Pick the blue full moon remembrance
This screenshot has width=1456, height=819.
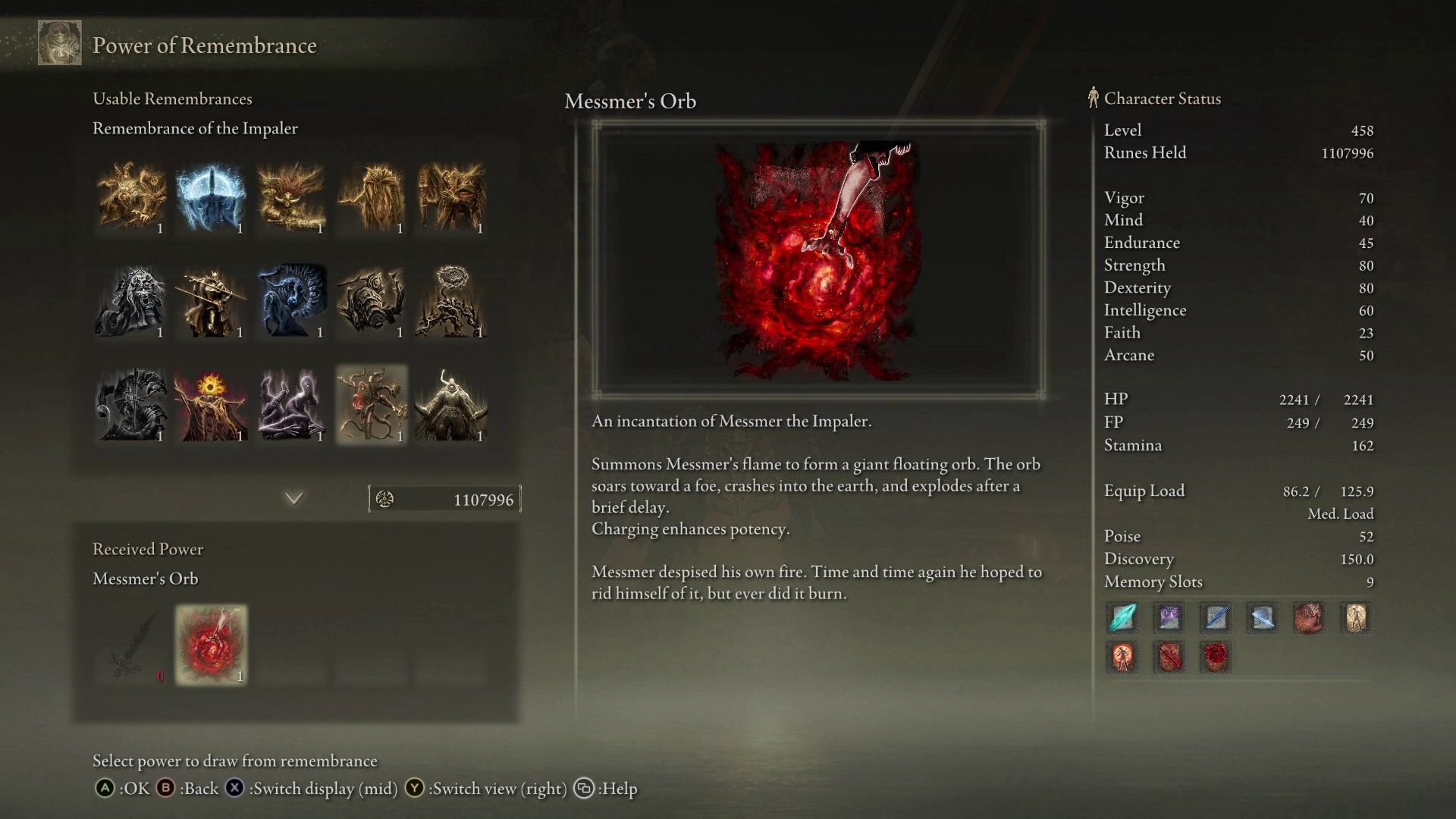(211, 197)
